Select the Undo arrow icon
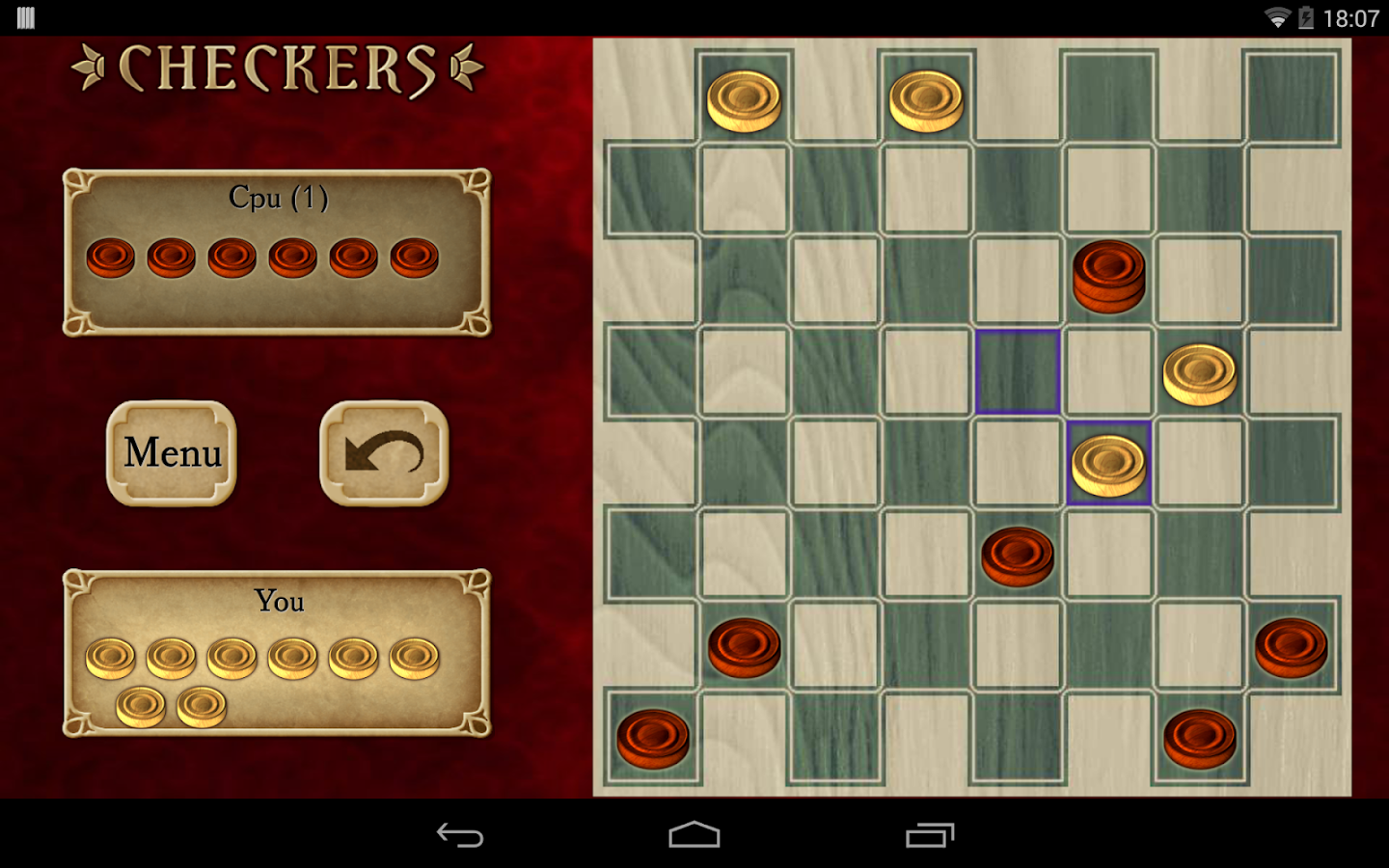The image size is (1389, 868). click(x=383, y=453)
